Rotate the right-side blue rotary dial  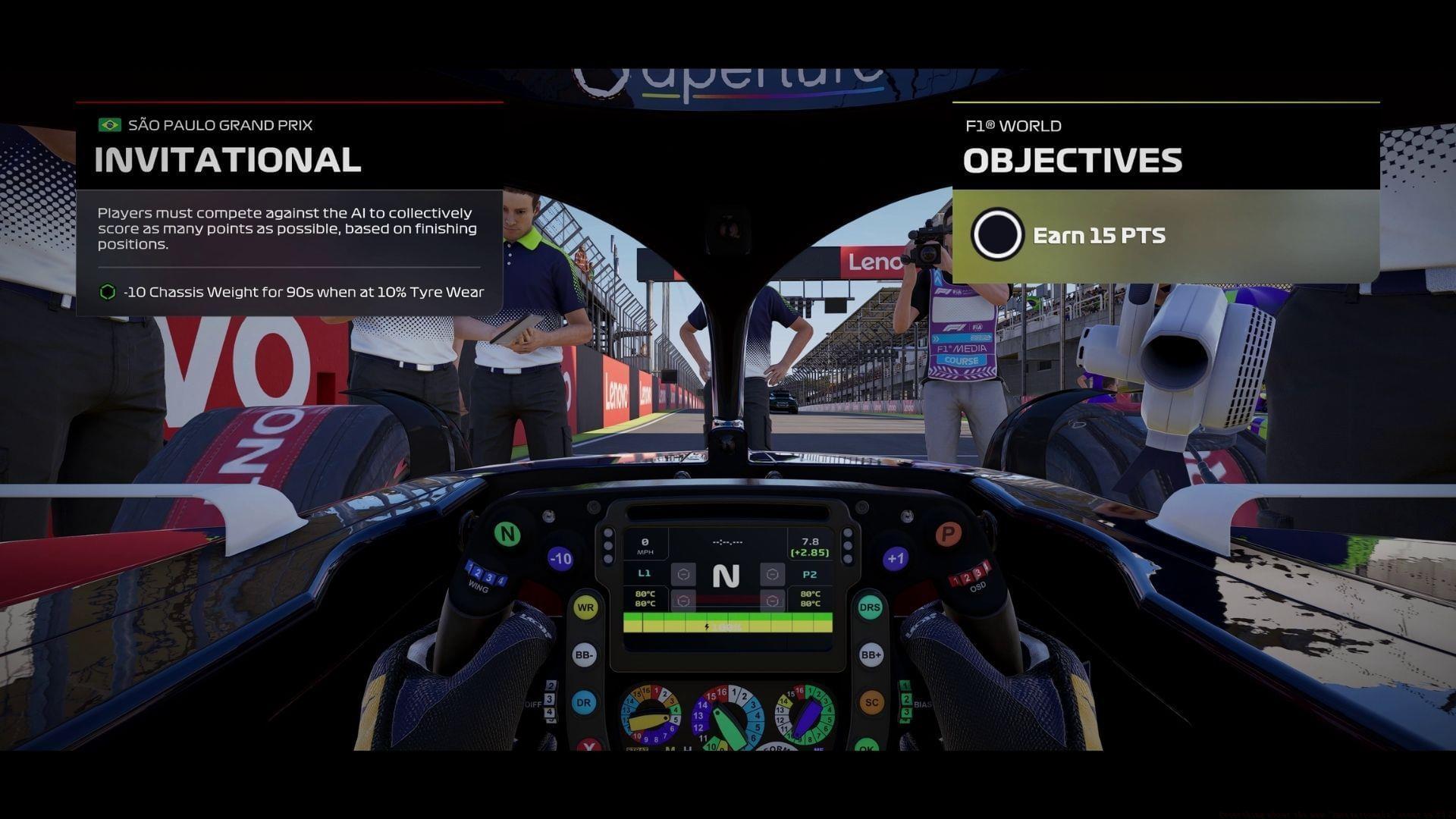click(805, 716)
